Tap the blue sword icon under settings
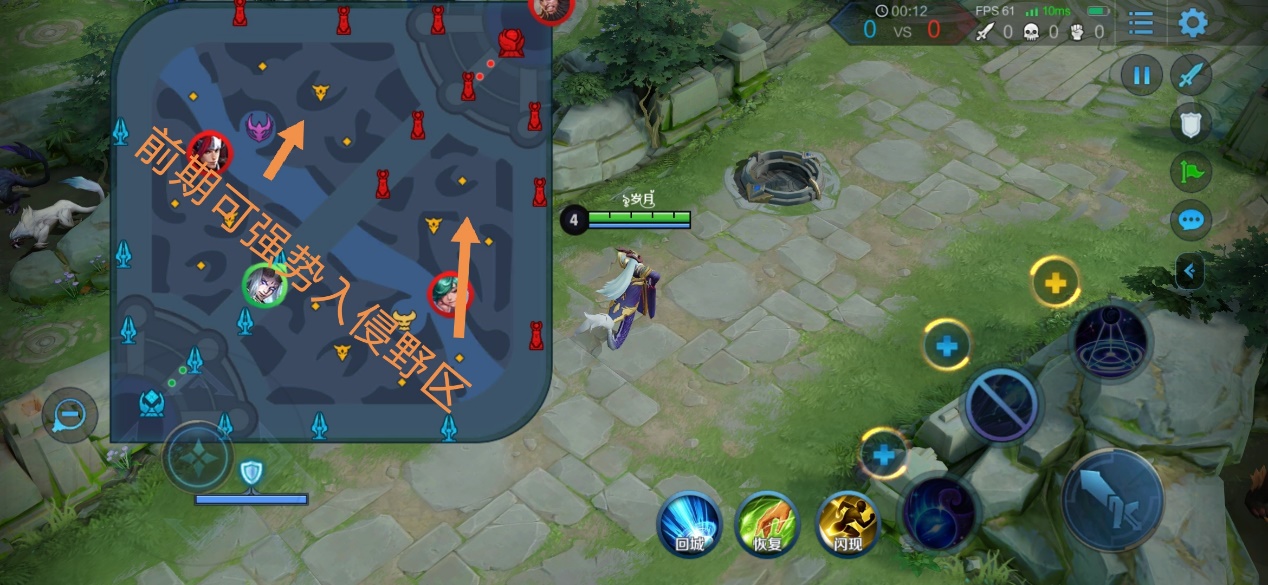The height and width of the screenshot is (585, 1268). (x=1191, y=75)
